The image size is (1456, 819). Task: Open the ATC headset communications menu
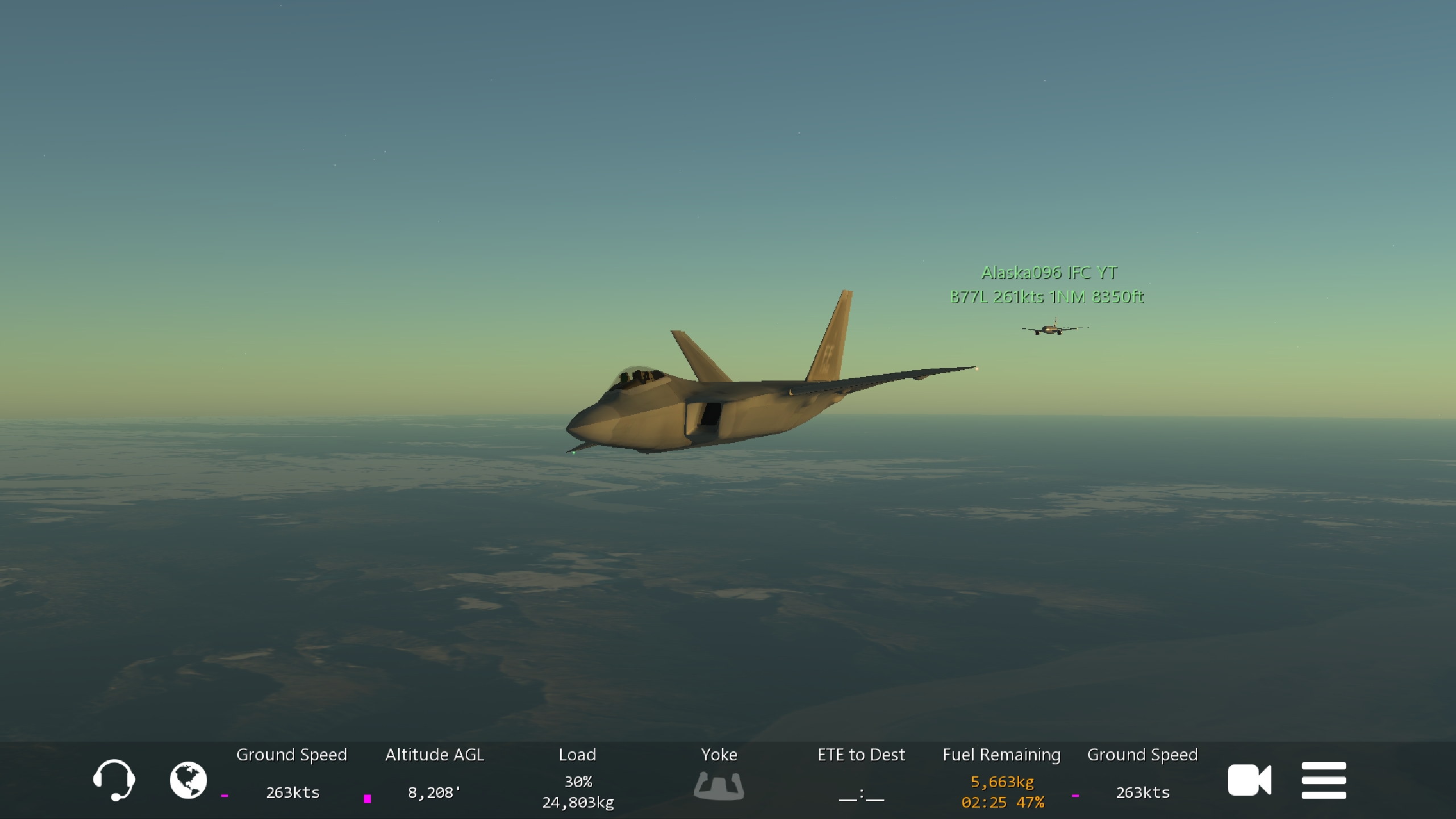click(114, 780)
